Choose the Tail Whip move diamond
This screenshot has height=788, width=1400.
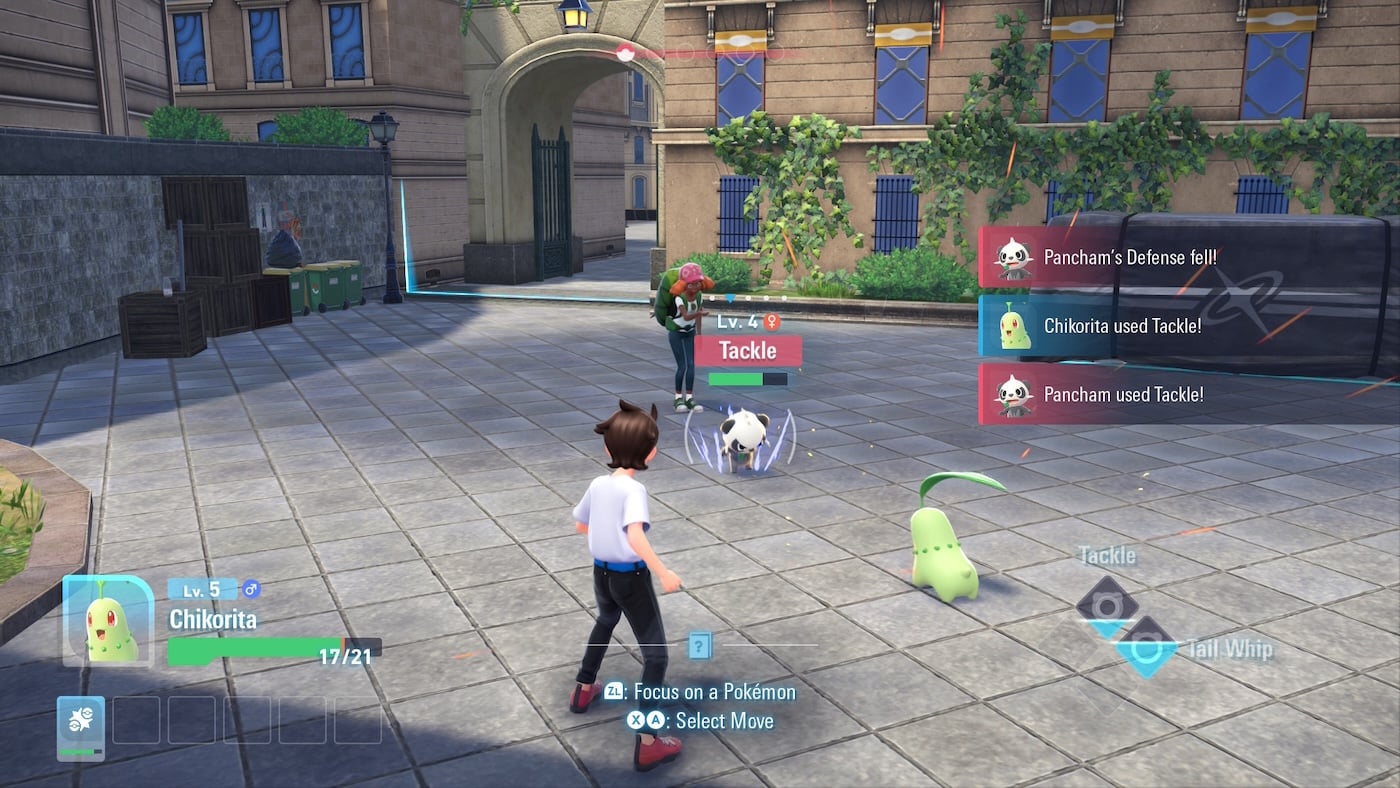pos(1145,648)
